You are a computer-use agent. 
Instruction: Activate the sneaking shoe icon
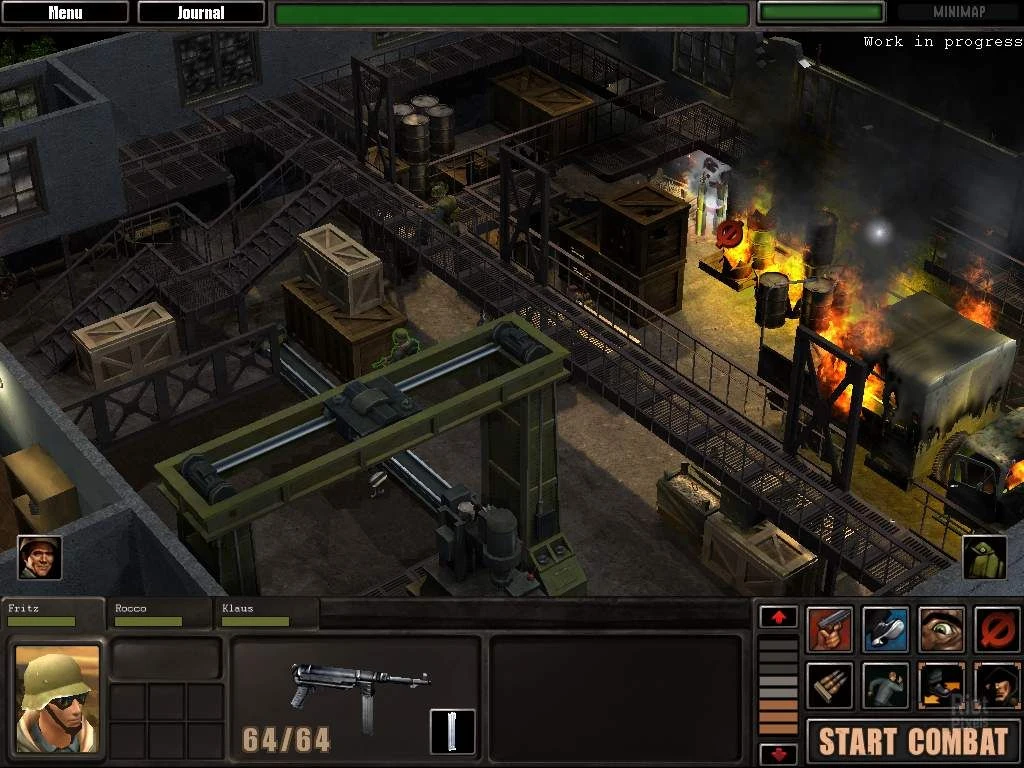[x=885, y=630]
